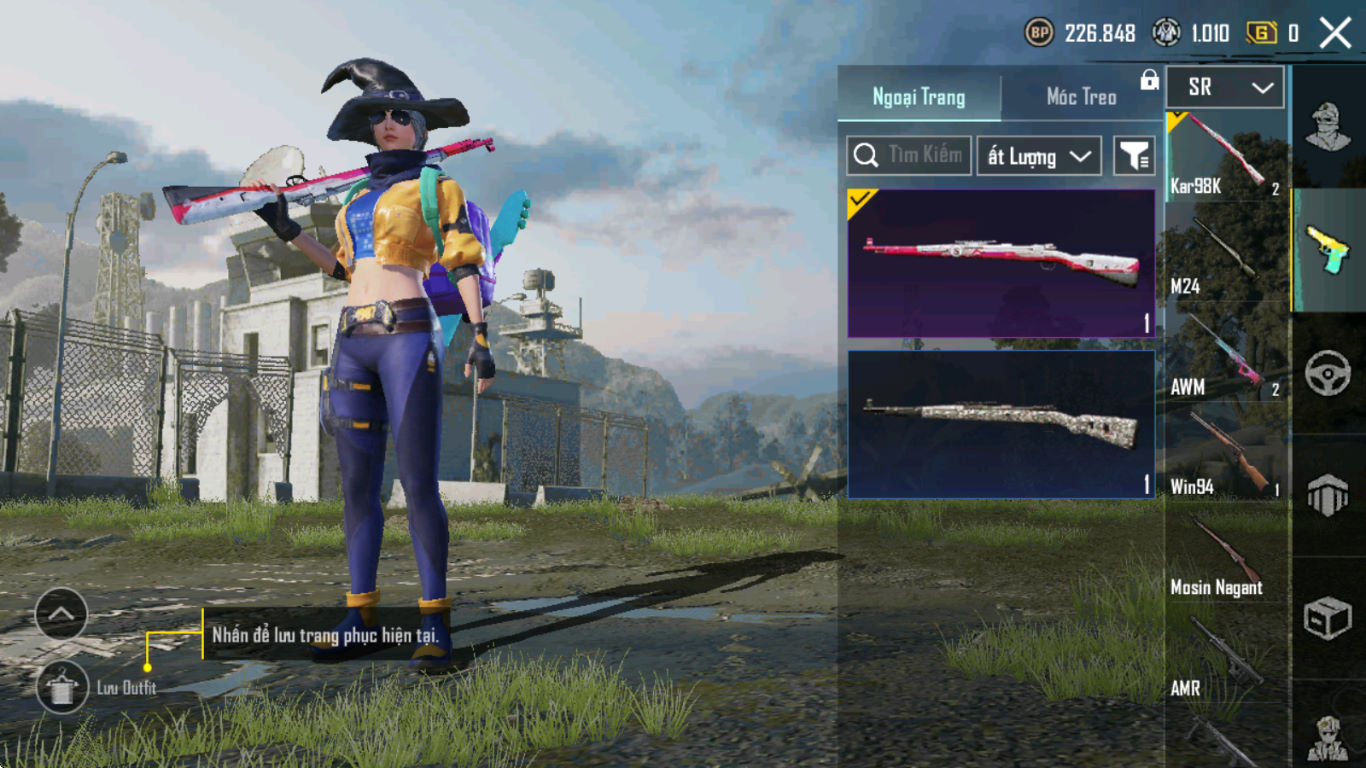Open the Móc Treo tab
The image size is (1366, 768).
[x=1081, y=97]
